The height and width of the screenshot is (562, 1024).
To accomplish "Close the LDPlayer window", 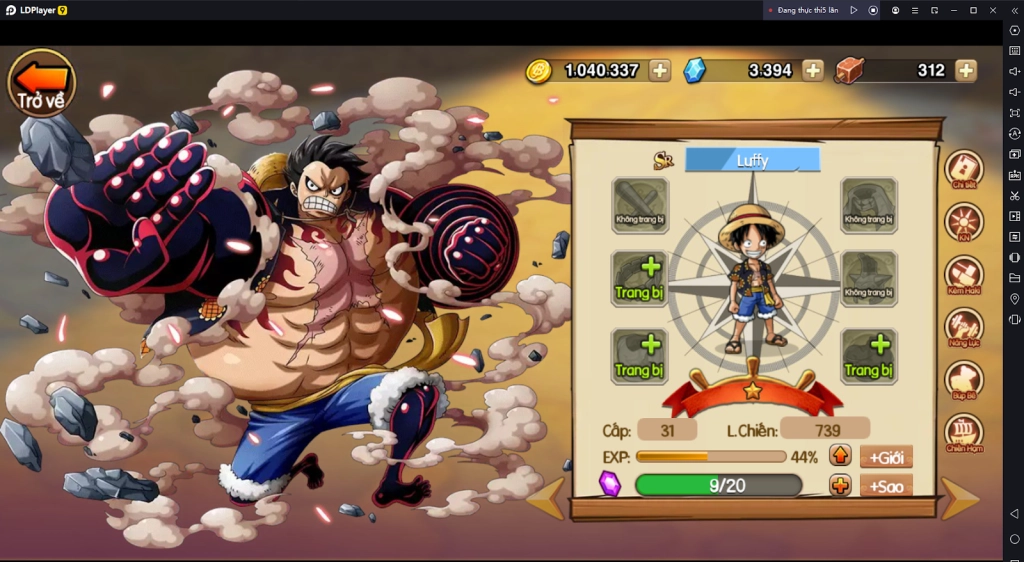I will (992, 10).
